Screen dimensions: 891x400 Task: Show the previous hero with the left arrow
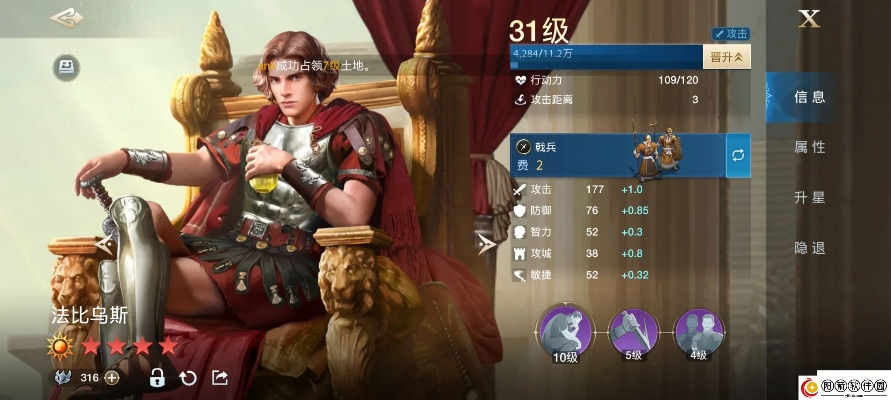point(104,244)
